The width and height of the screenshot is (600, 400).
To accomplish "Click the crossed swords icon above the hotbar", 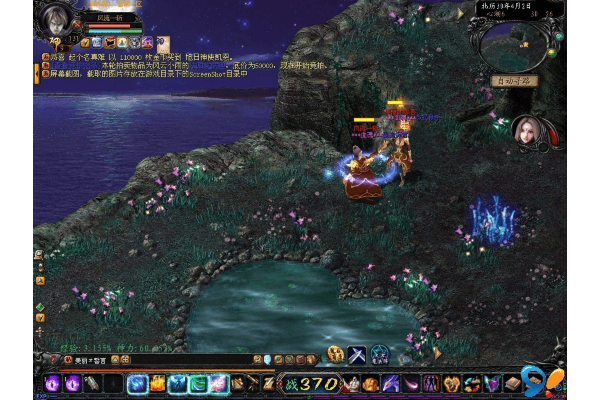I will point(357,354).
